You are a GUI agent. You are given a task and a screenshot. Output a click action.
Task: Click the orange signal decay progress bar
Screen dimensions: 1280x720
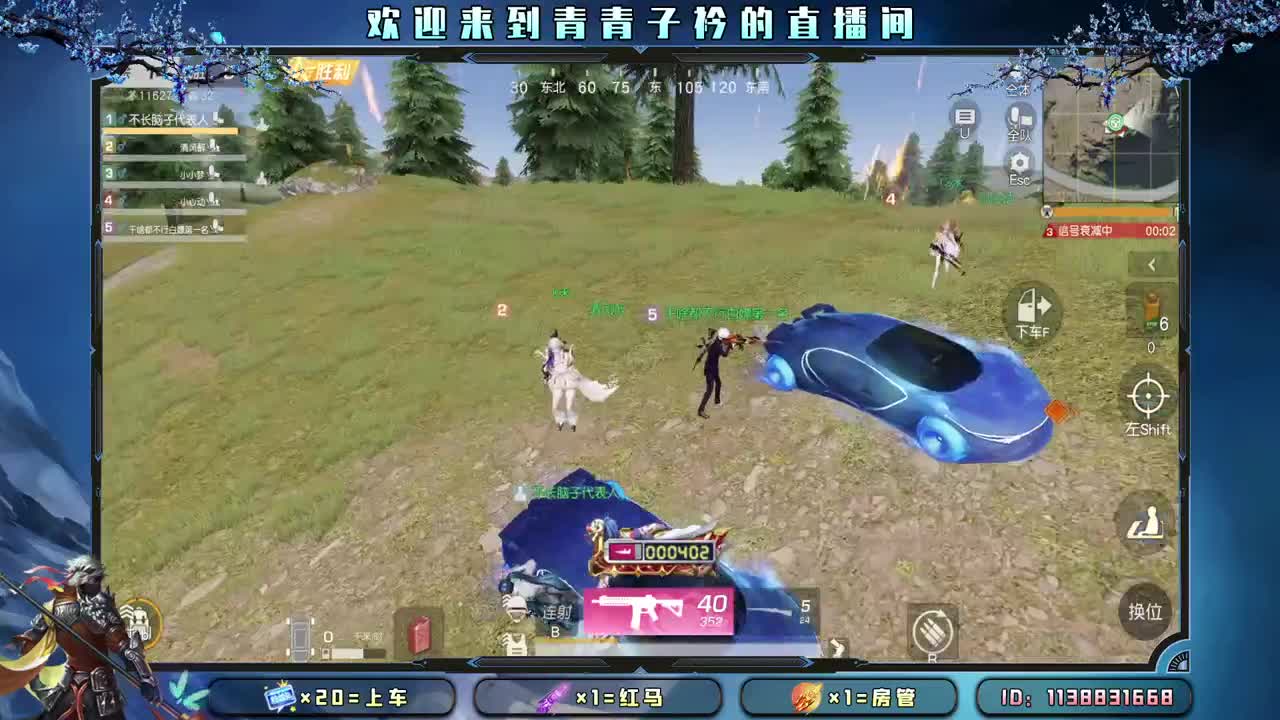tap(1108, 213)
